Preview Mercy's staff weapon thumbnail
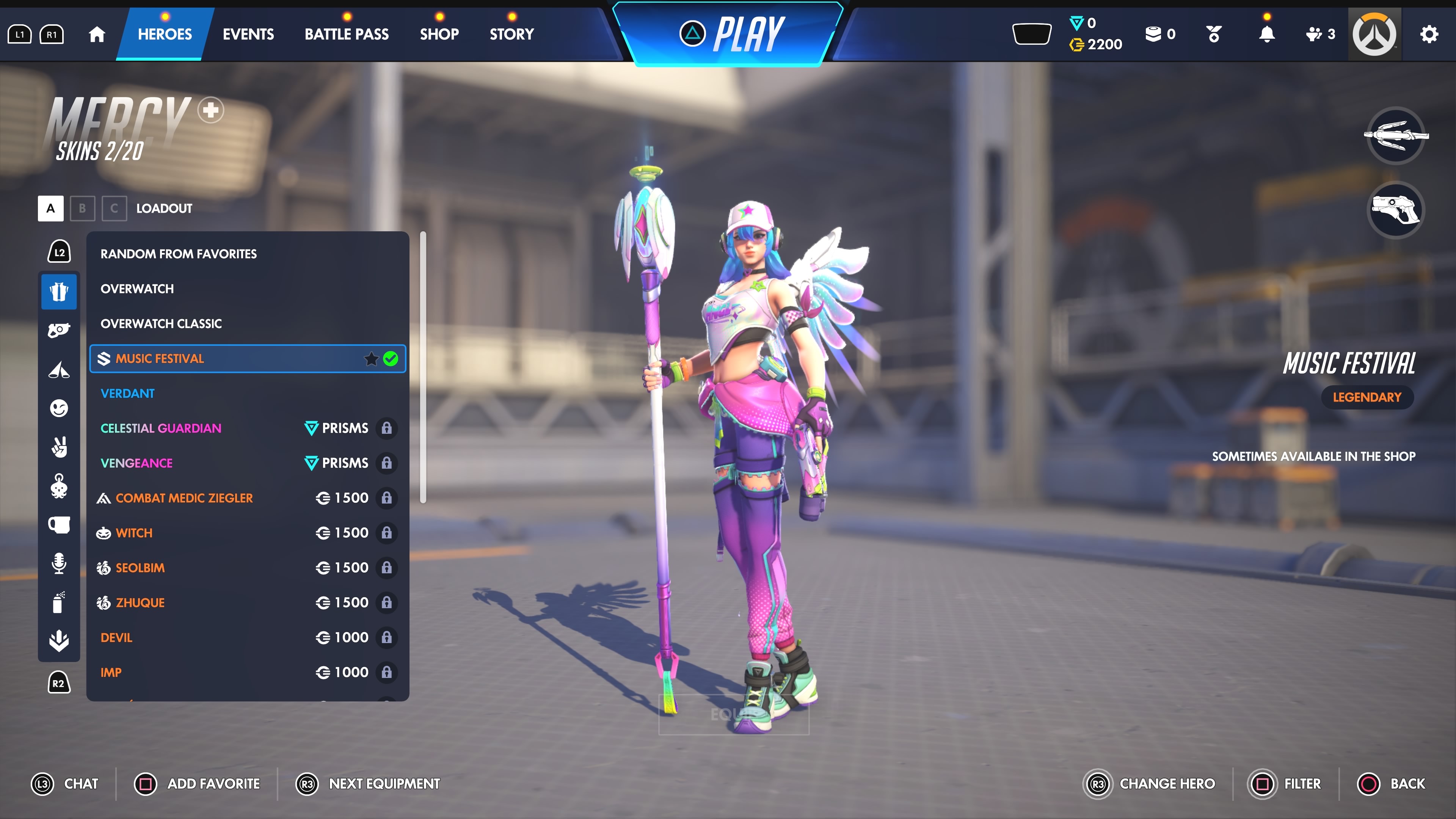Viewport: 1456px width, 819px height. (1395, 135)
